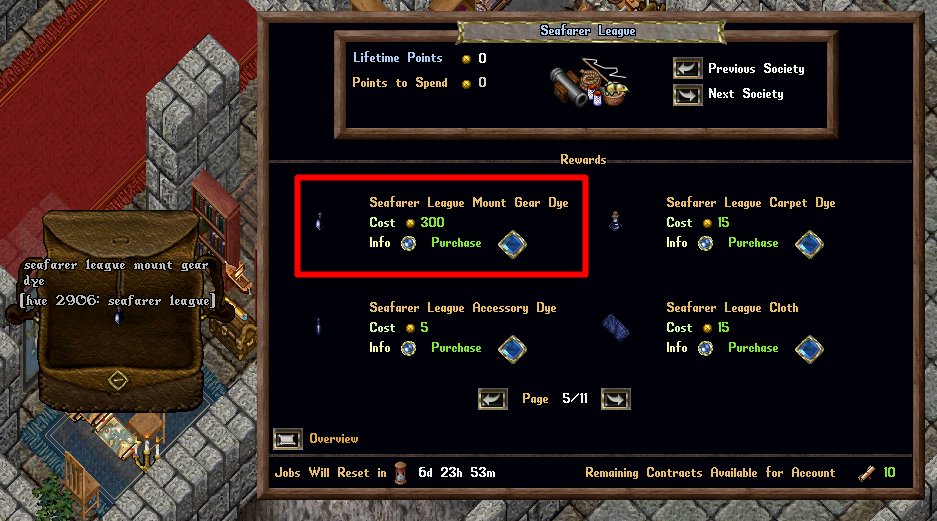Screen dimensions: 937x521
Task: View info for Seafarer League Carpet Dye
Action: tap(705, 243)
